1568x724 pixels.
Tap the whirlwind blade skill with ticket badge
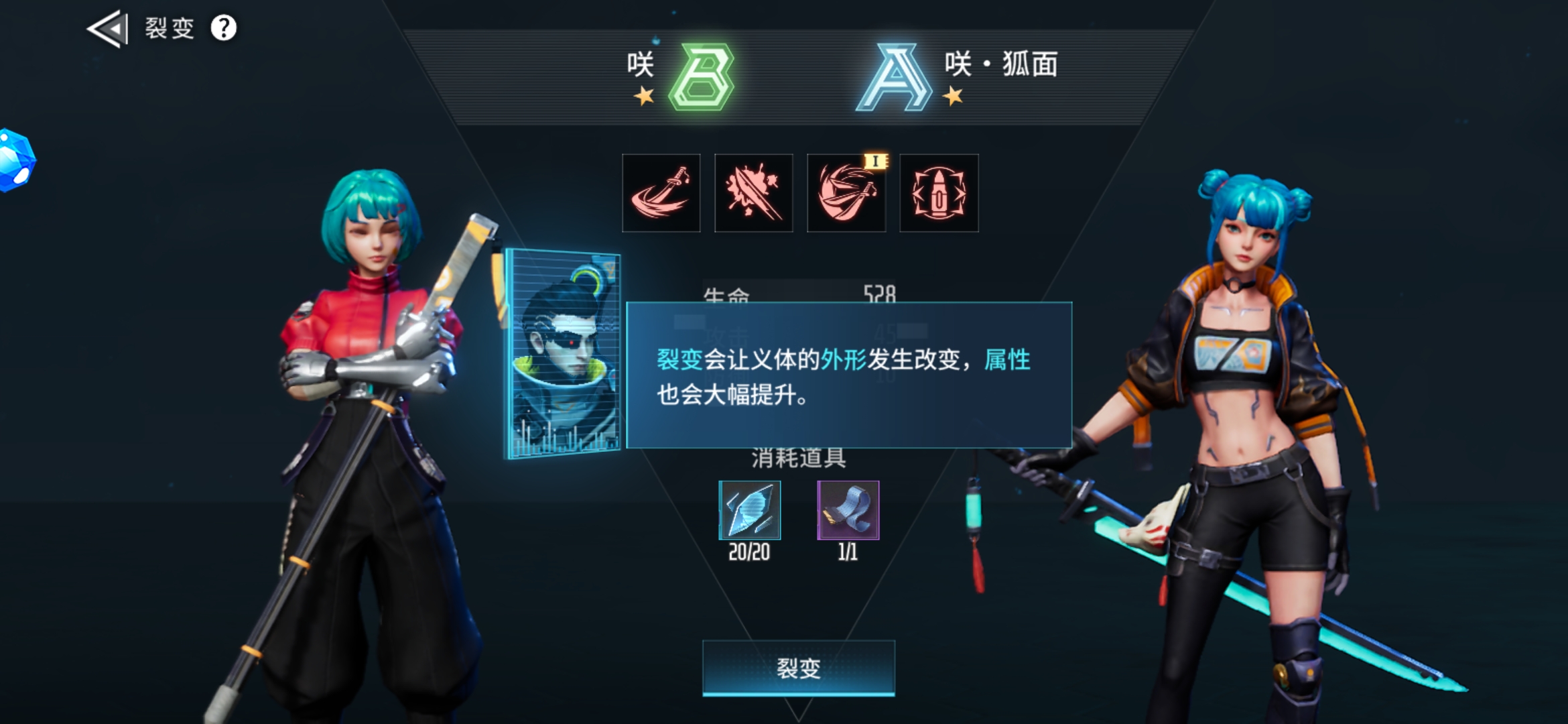pos(846,194)
